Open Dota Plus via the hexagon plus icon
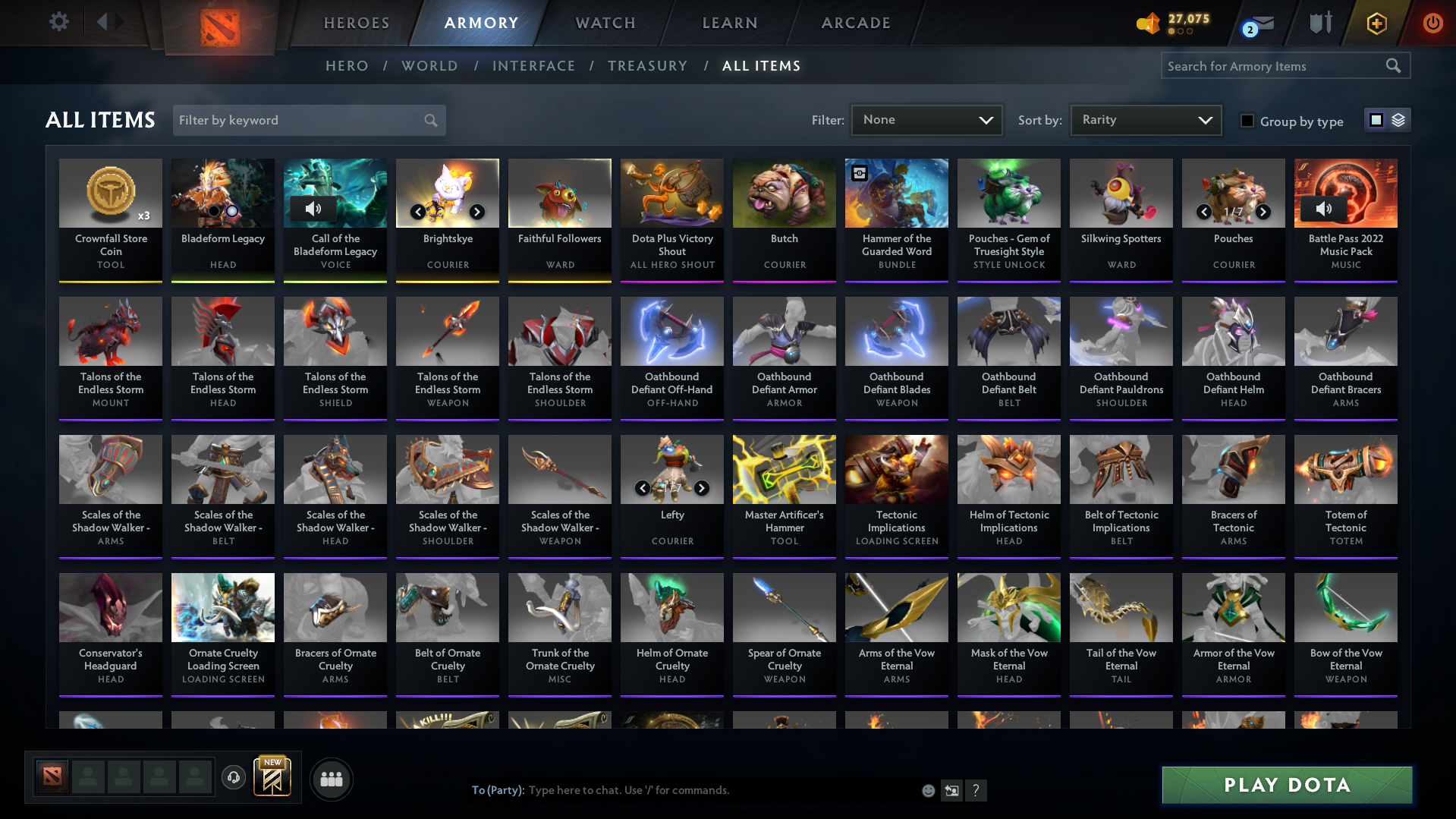Viewport: 1456px width, 819px height. coord(1376,23)
